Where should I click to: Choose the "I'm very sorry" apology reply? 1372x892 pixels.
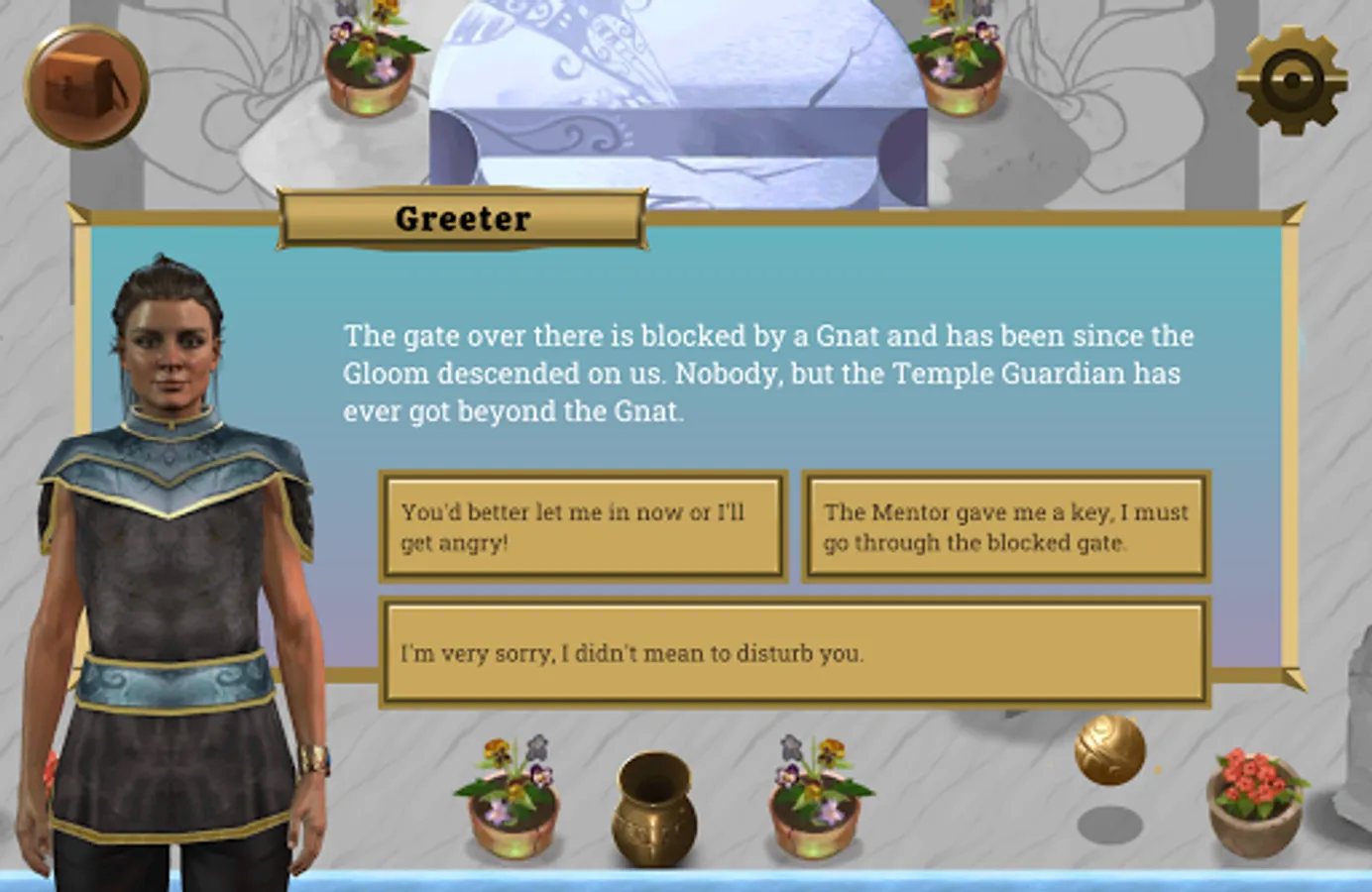pos(794,652)
